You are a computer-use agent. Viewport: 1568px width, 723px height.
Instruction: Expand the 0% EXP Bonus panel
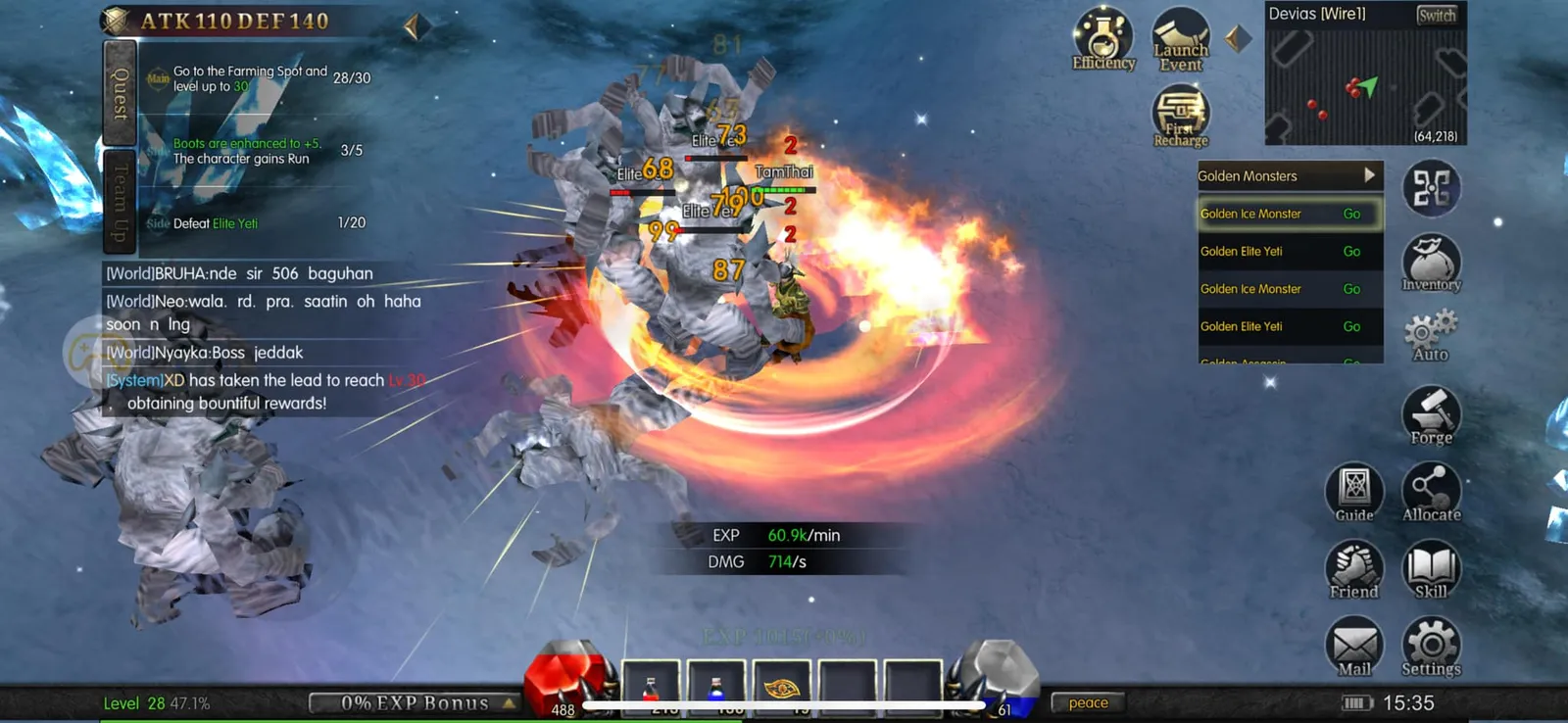[x=416, y=702]
